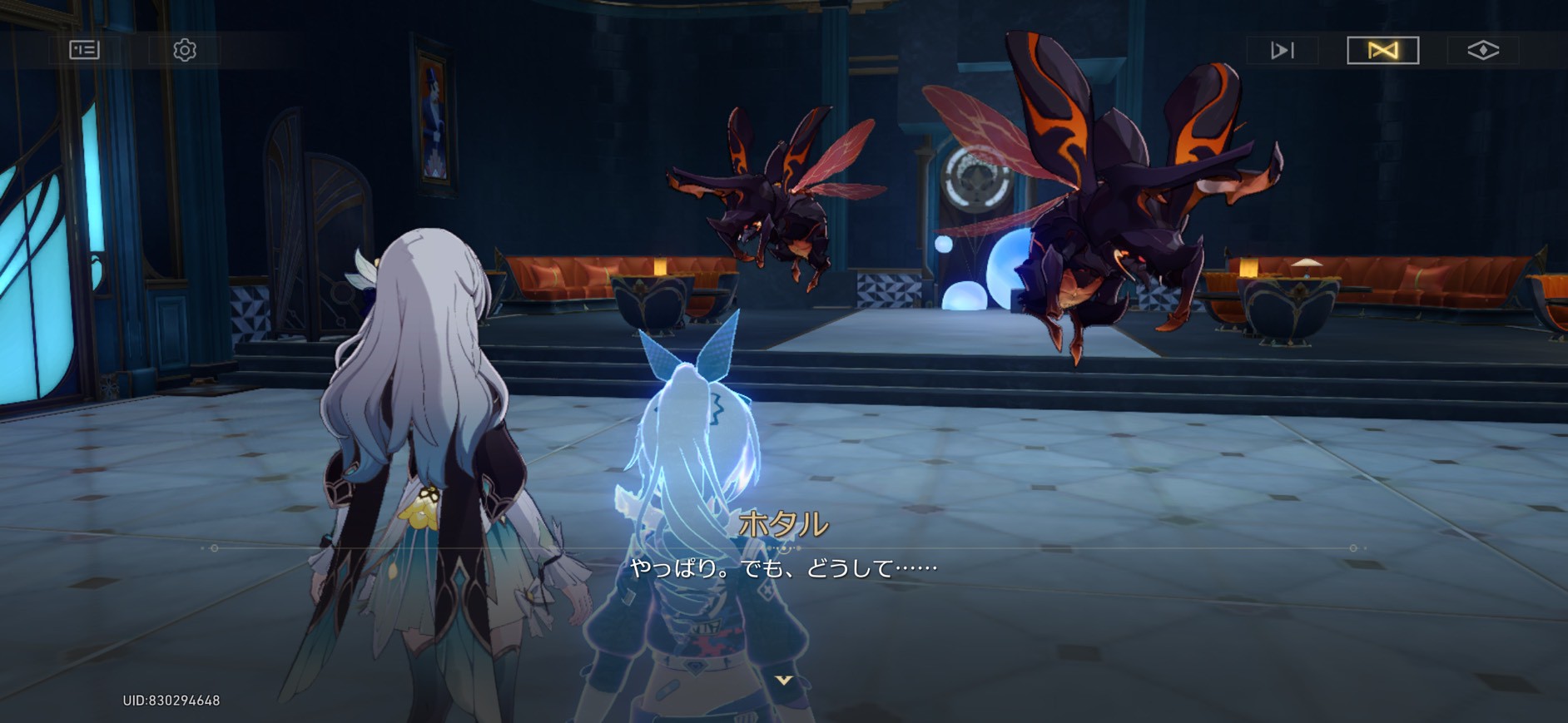Advance dialogue with the down arrow

[783, 681]
